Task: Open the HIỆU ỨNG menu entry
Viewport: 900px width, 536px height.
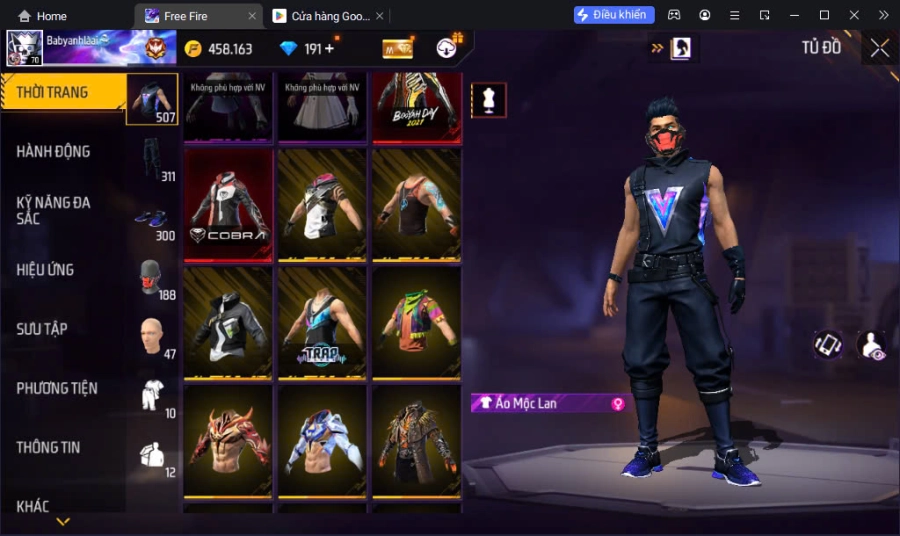Action: pyautogui.click(x=47, y=270)
